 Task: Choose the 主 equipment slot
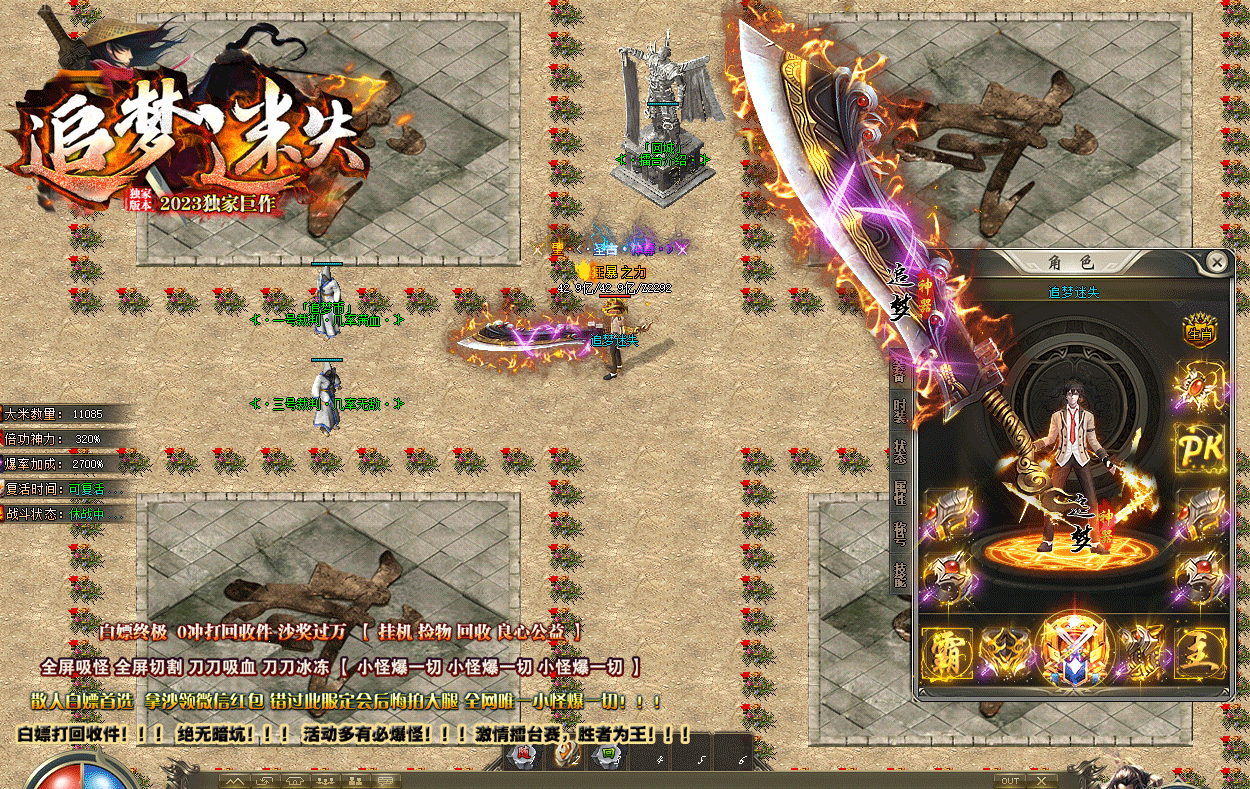(x=1199, y=653)
